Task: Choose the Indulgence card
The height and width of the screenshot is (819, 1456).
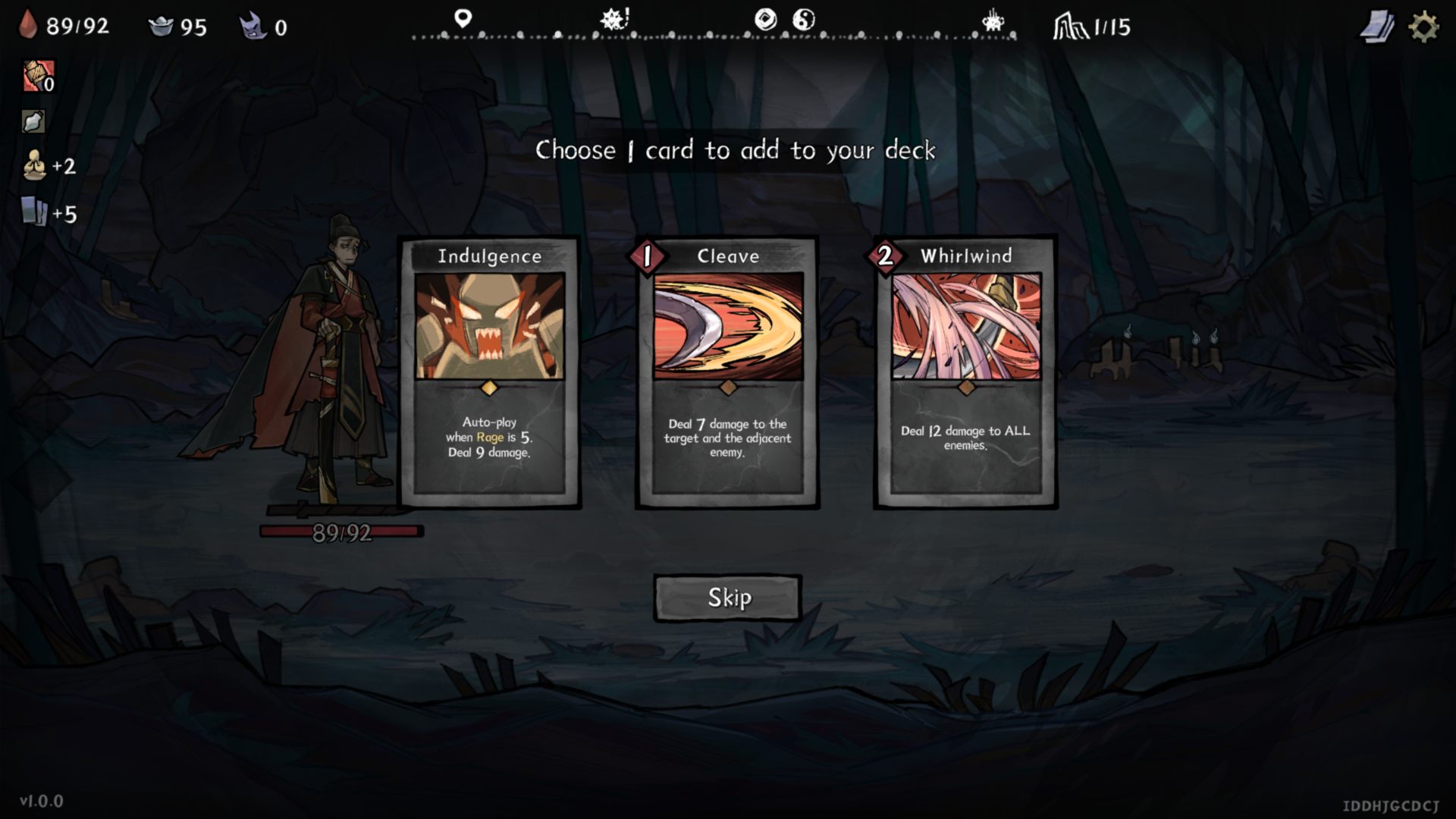Action: coord(490,372)
